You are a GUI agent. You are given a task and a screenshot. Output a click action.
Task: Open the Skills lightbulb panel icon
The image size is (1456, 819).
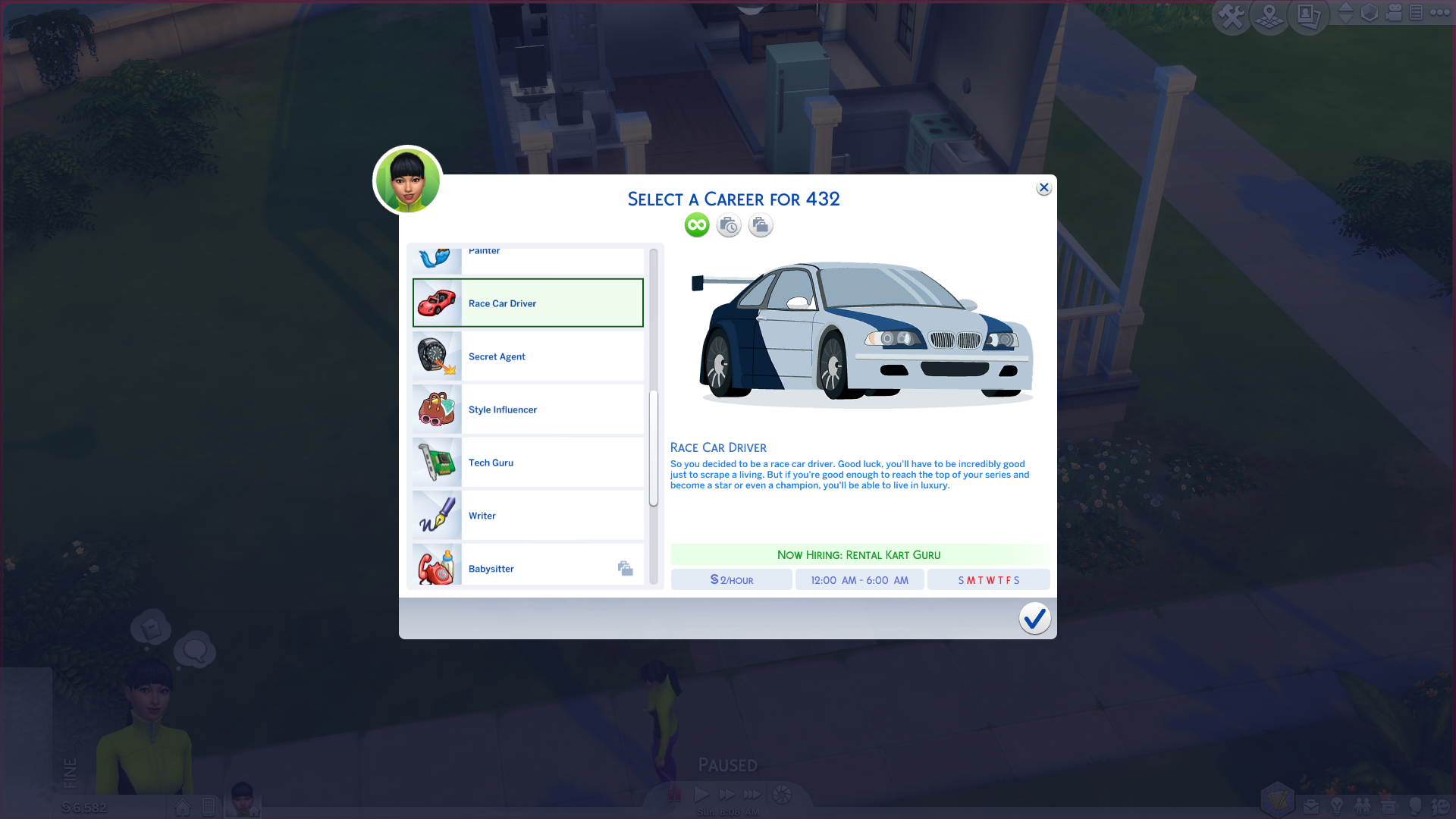click(x=1336, y=806)
